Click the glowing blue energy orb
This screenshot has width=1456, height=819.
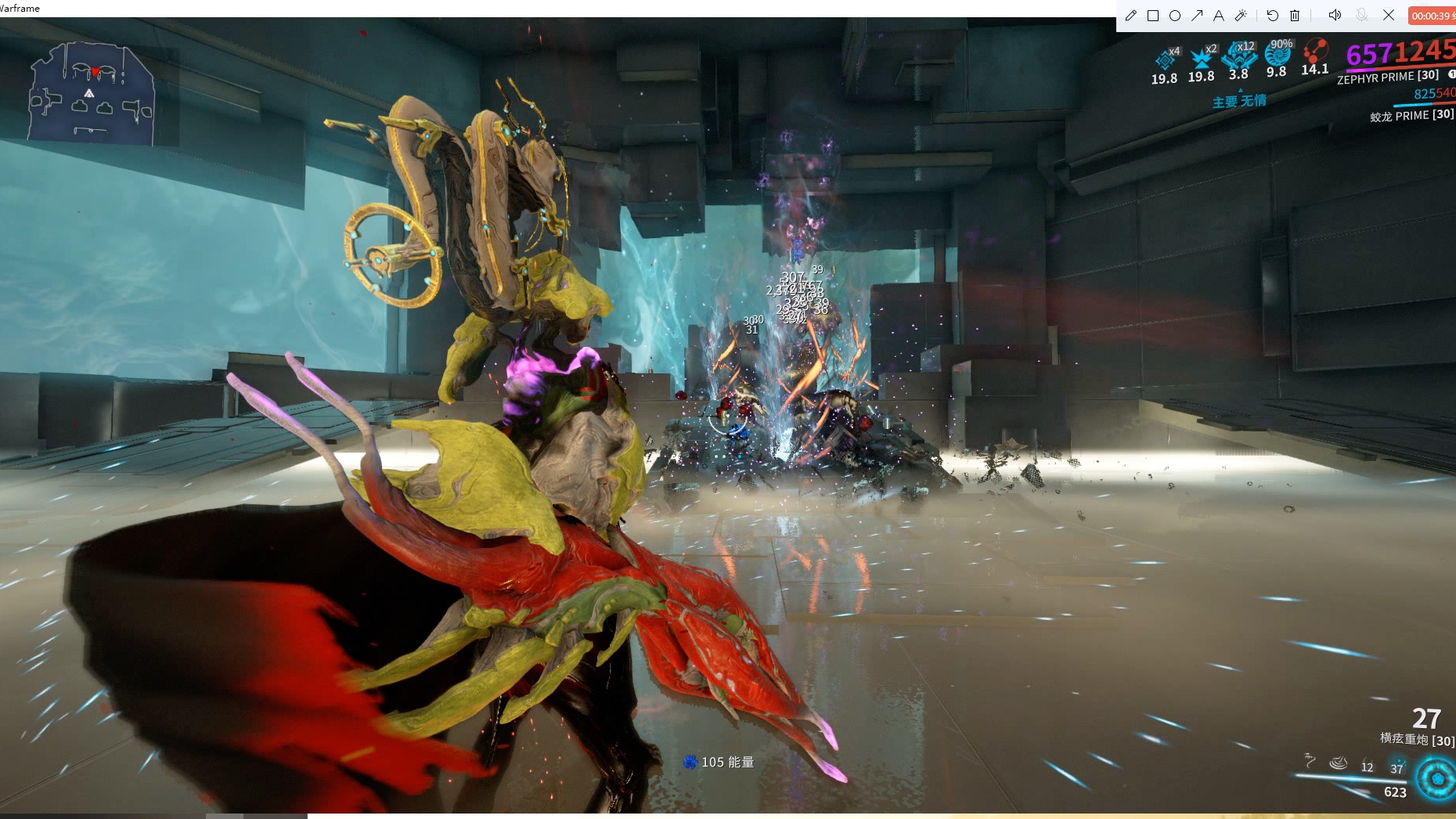pos(1437,778)
